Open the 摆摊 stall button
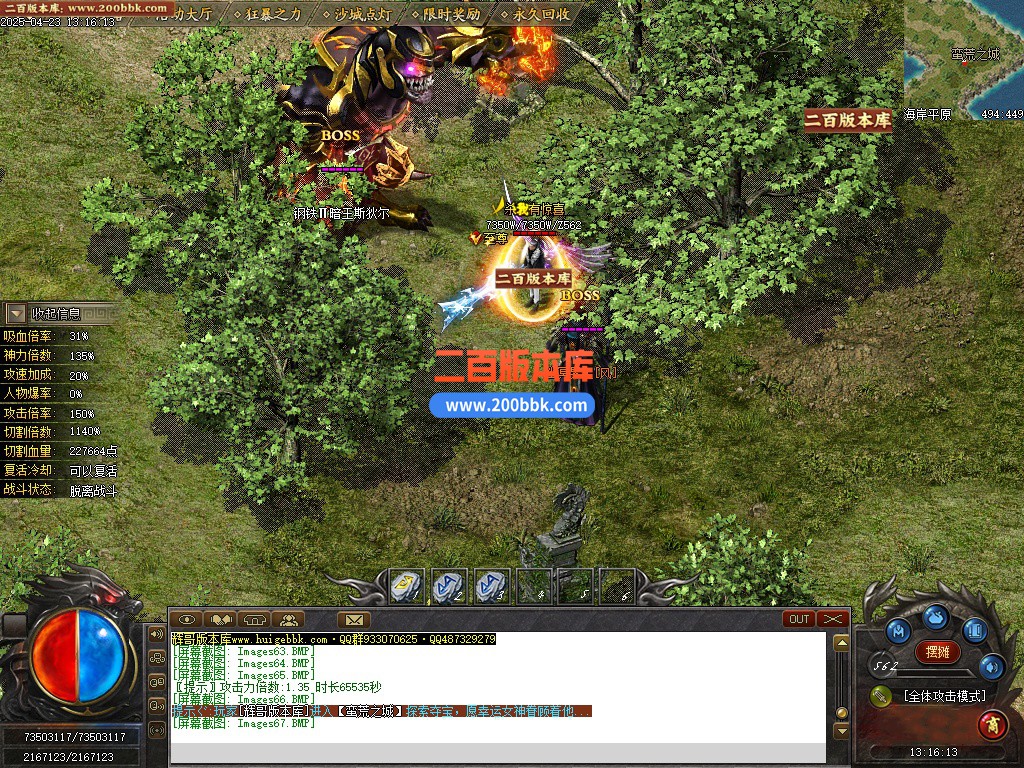Viewport: 1024px width, 768px height. point(937,652)
